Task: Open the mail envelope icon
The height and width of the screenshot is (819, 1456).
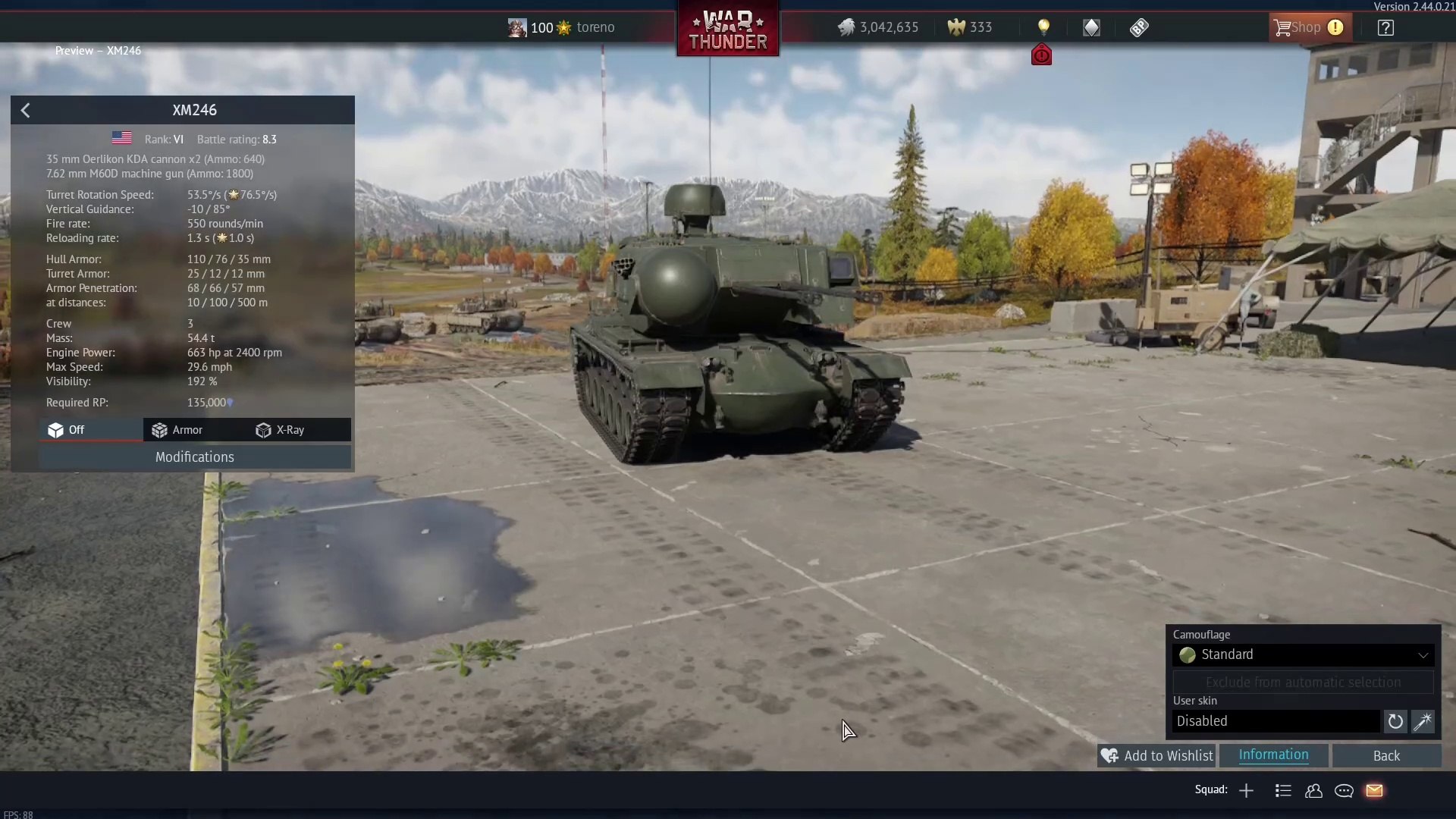Action: click(1374, 791)
